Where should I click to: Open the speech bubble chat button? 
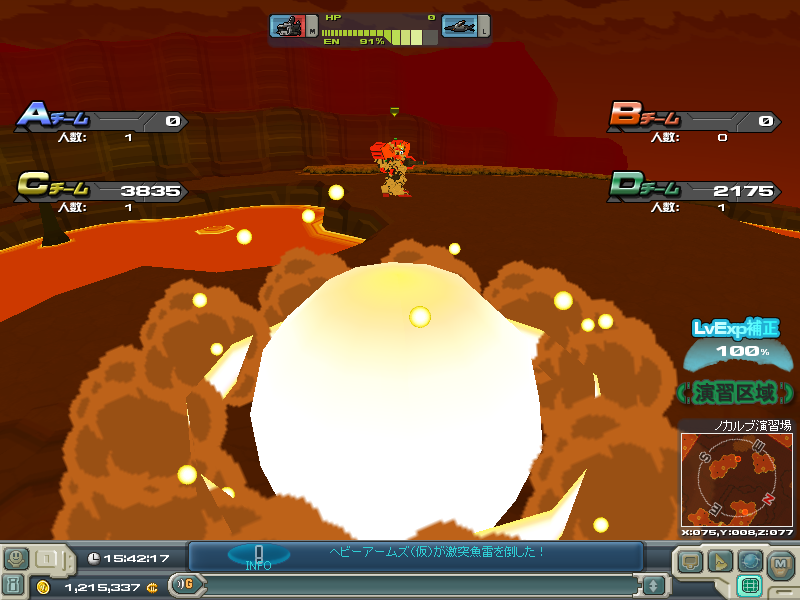pos(691,560)
